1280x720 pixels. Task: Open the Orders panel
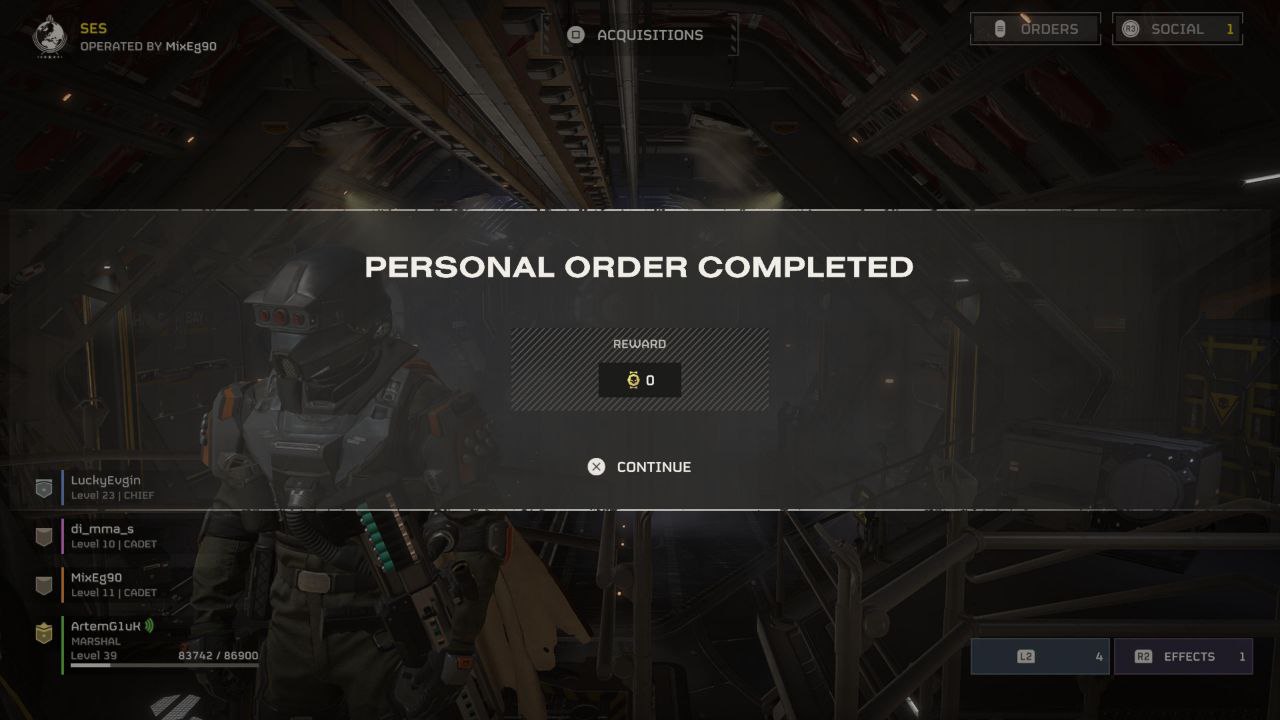coord(1035,29)
